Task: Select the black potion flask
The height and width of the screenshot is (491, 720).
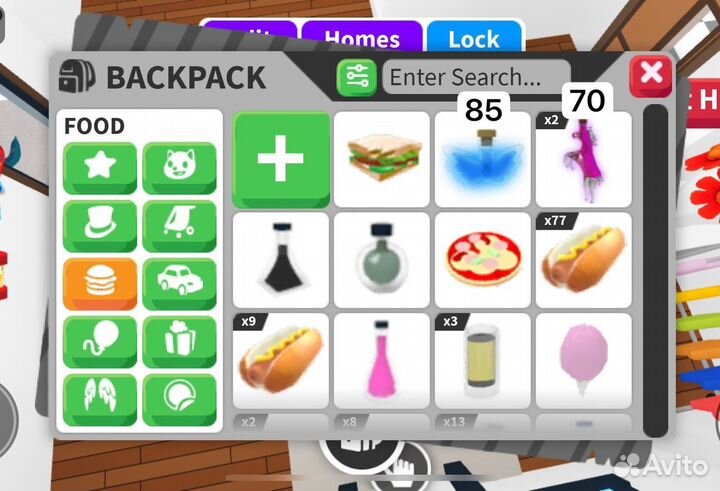Action: coord(281,260)
